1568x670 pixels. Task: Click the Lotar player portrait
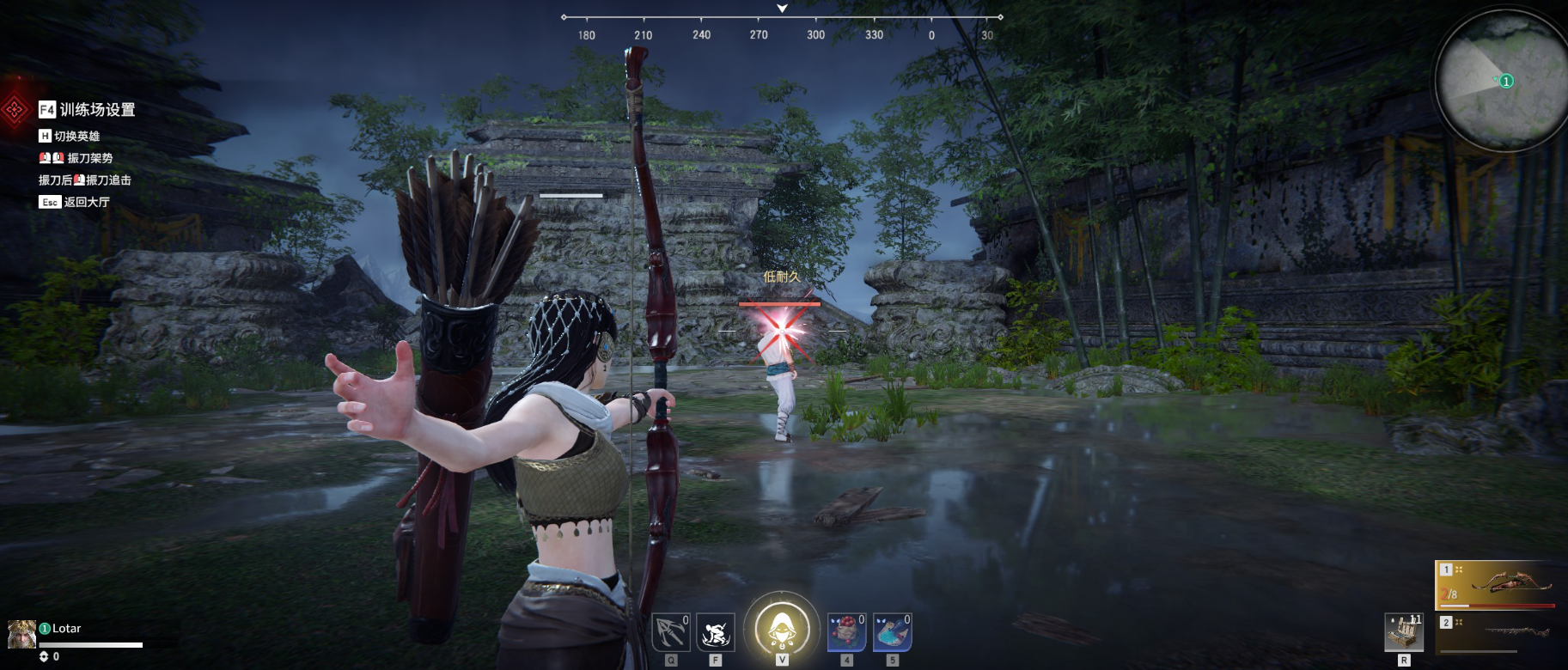(x=21, y=634)
